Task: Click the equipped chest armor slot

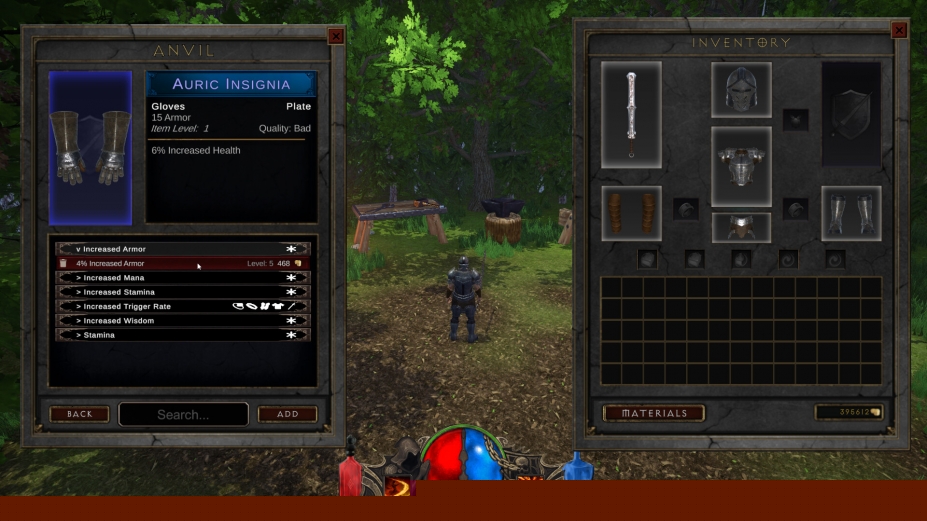Action: tap(741, 166)
